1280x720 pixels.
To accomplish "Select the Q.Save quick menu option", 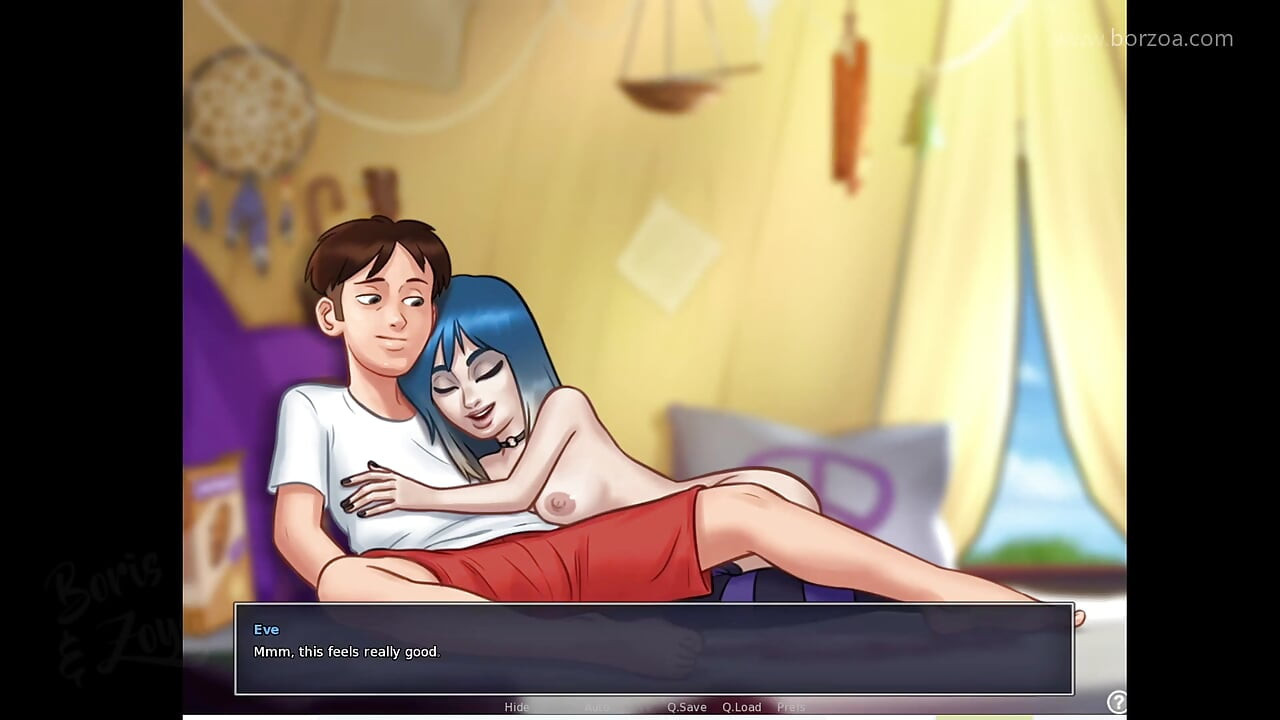I will click(x=686, y=707).
